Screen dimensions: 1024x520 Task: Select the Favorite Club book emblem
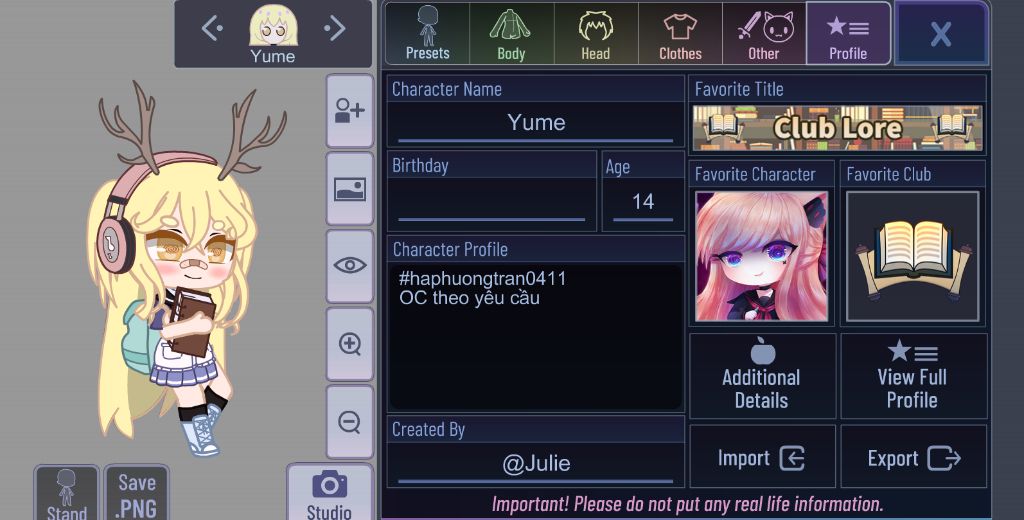tap(912, 256)
